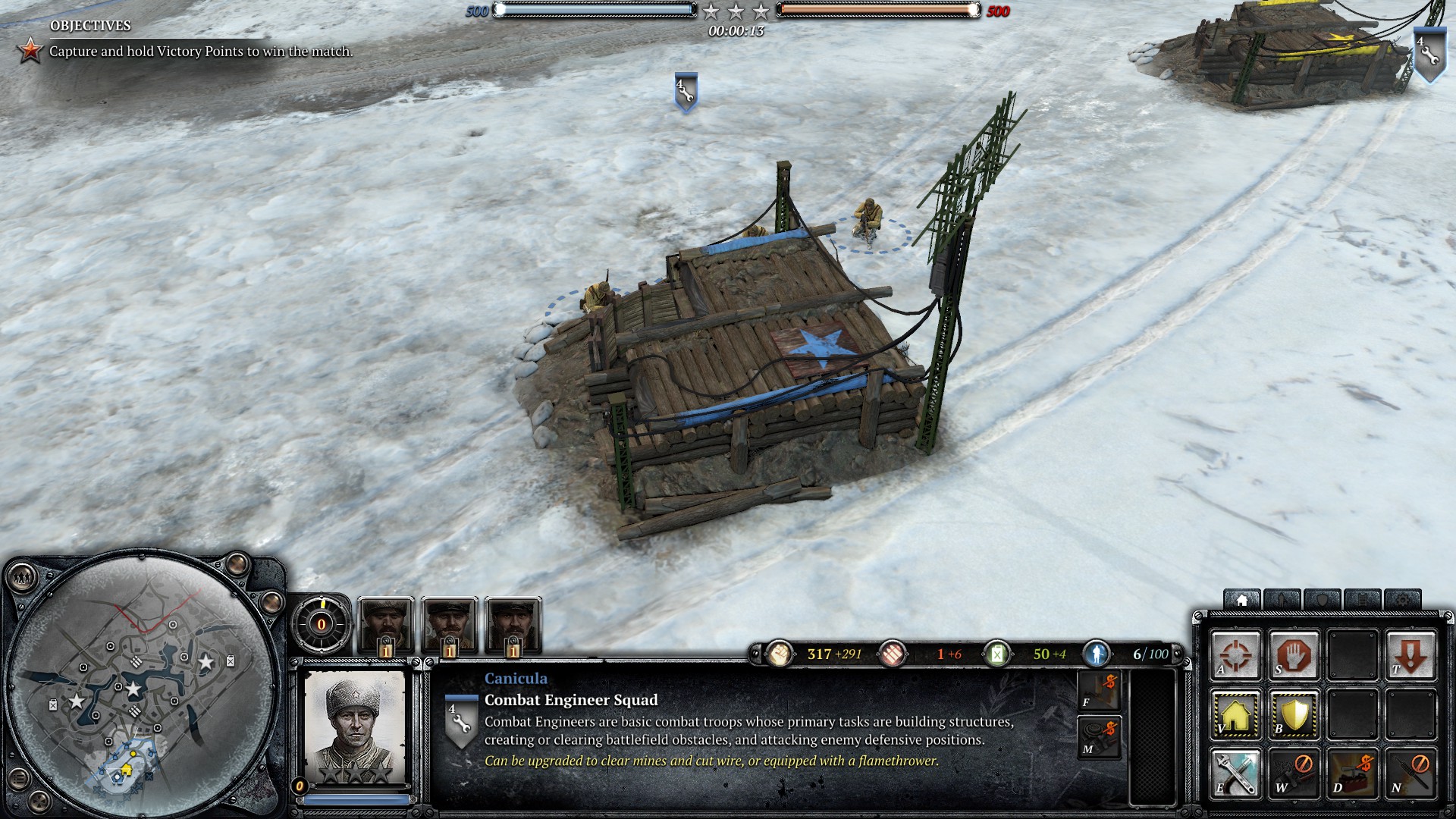1456x819 pixels.
Task: Activate the Attack Move crosshair command
Action: (1235, 654)
